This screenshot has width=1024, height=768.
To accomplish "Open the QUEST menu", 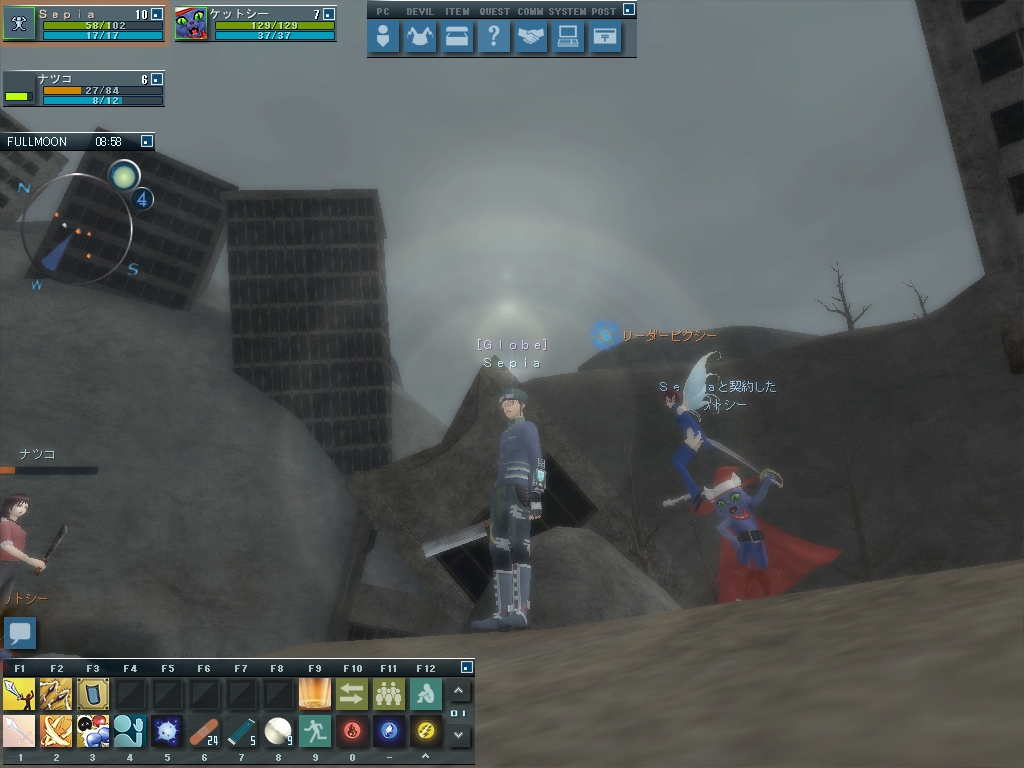I will [x=493, y=37].
